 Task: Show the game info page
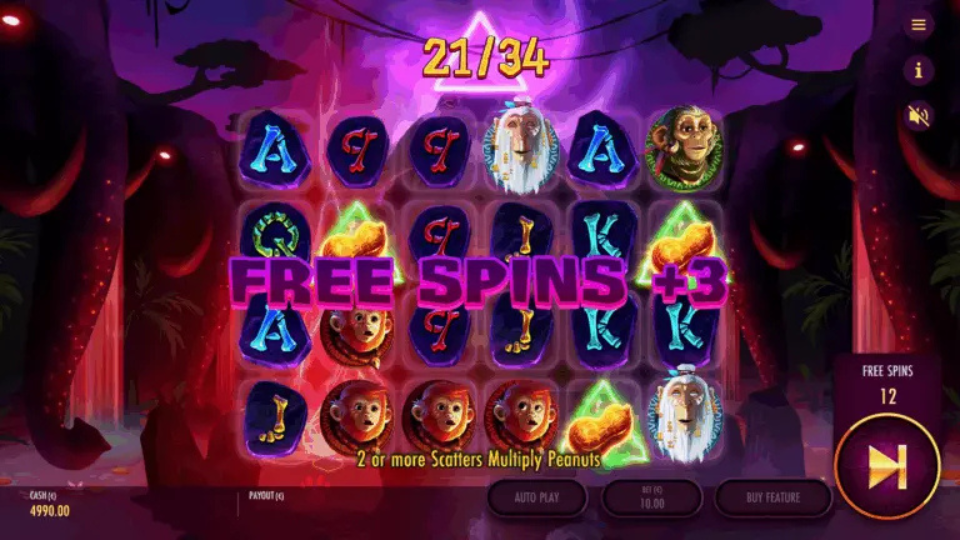[918, 70]
